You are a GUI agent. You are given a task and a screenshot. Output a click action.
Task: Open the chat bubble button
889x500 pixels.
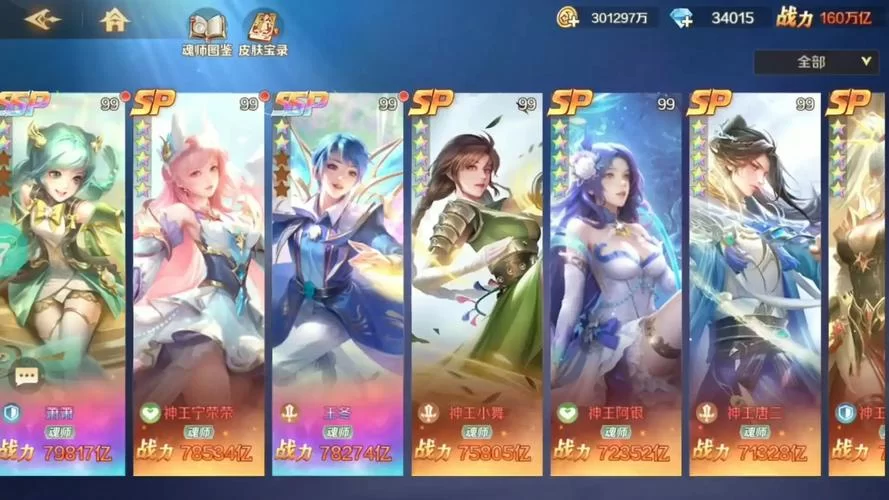[x=26, y=376]
